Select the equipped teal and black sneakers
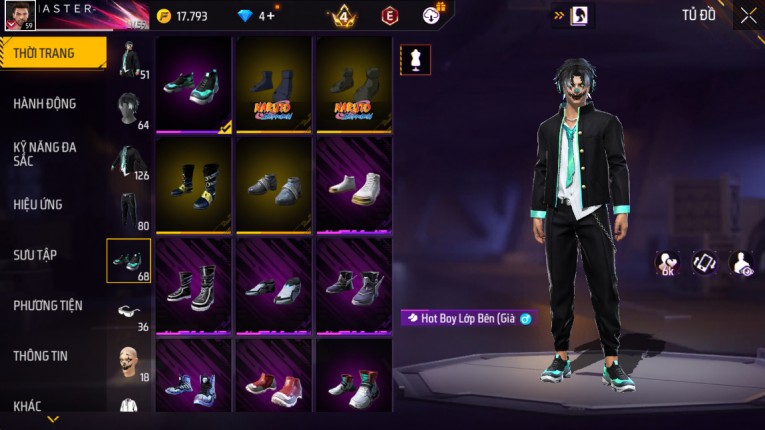Image resolution: width=765 pixels, height=430 pixels. (x=194, y=84)
